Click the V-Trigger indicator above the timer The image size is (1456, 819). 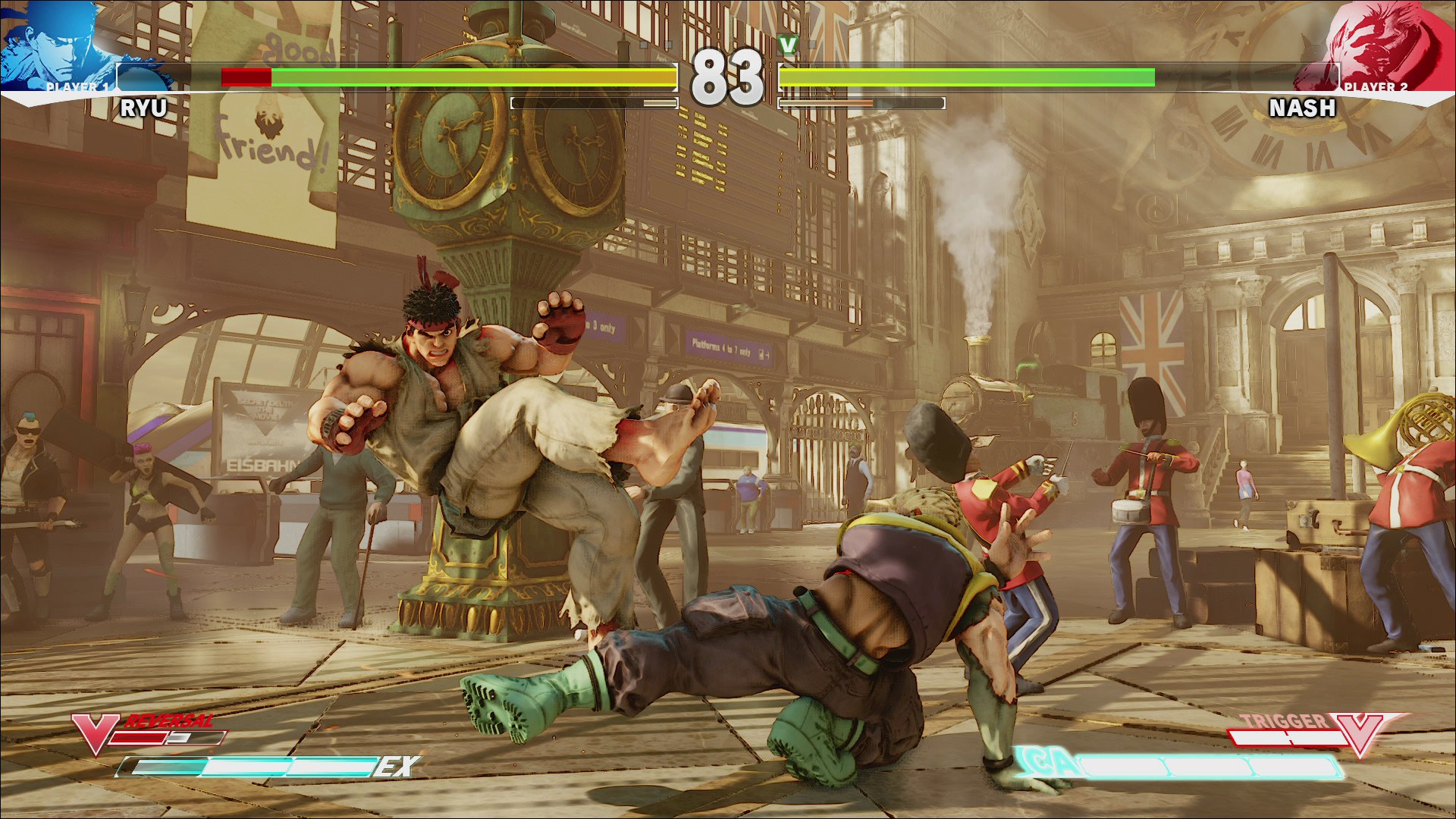coord(789,45)
